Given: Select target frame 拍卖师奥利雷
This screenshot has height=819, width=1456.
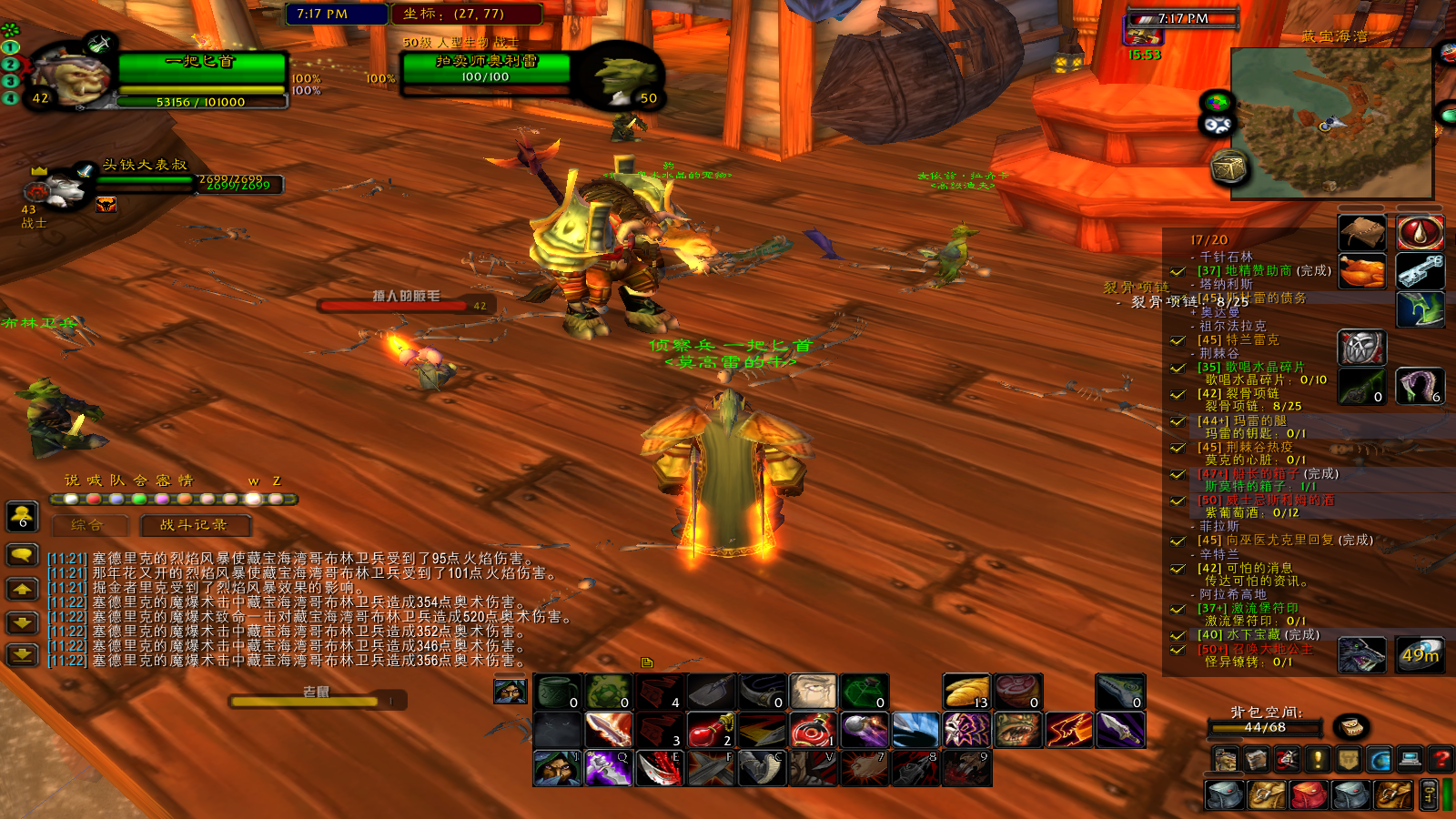Looking at the screenshot, I should point(485,70).
